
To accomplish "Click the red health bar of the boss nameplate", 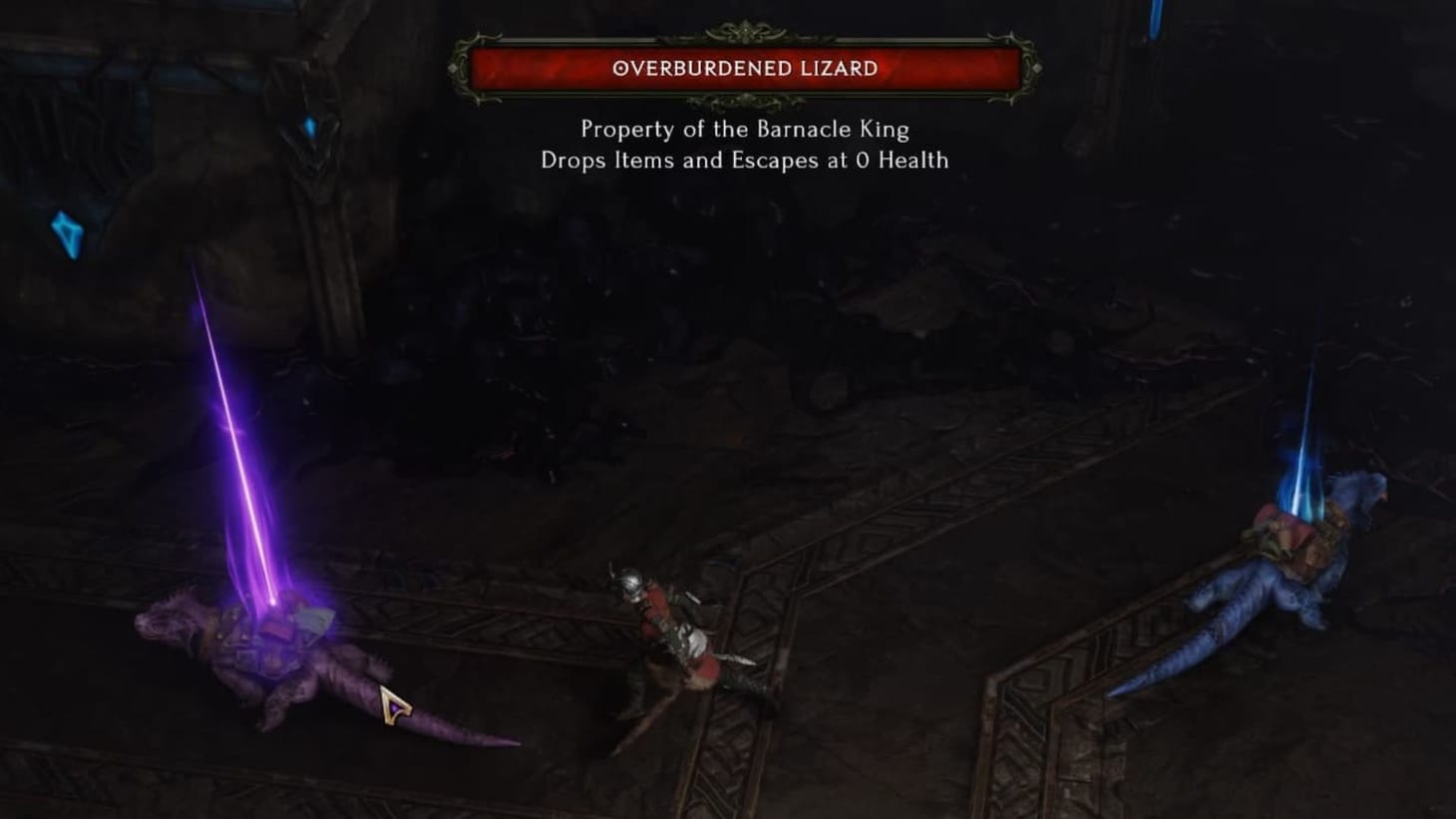I will [745, 70].
